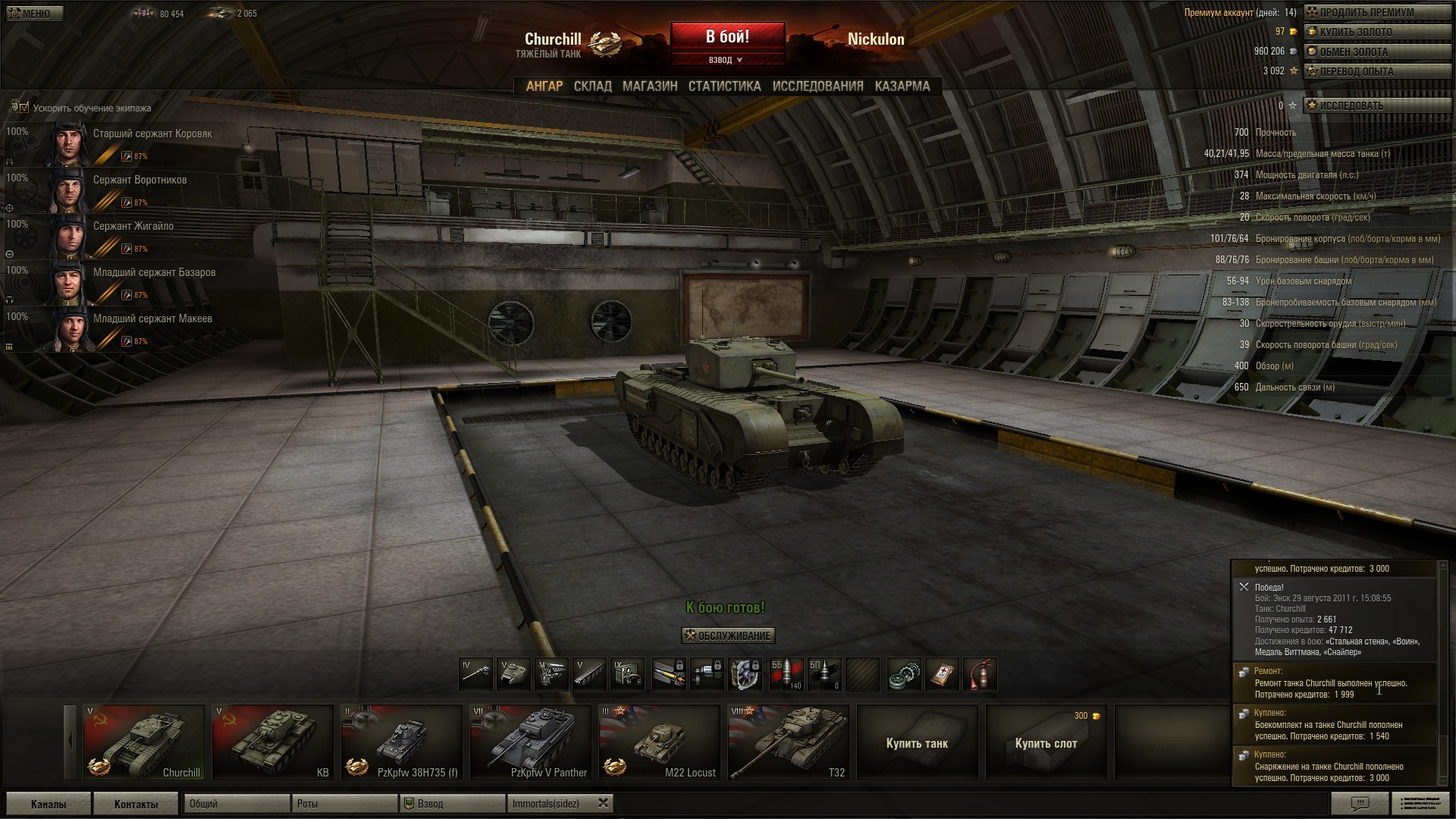The image size is (1456, 819).
Task: Start battle with the В бой! button
Action: 727,36
